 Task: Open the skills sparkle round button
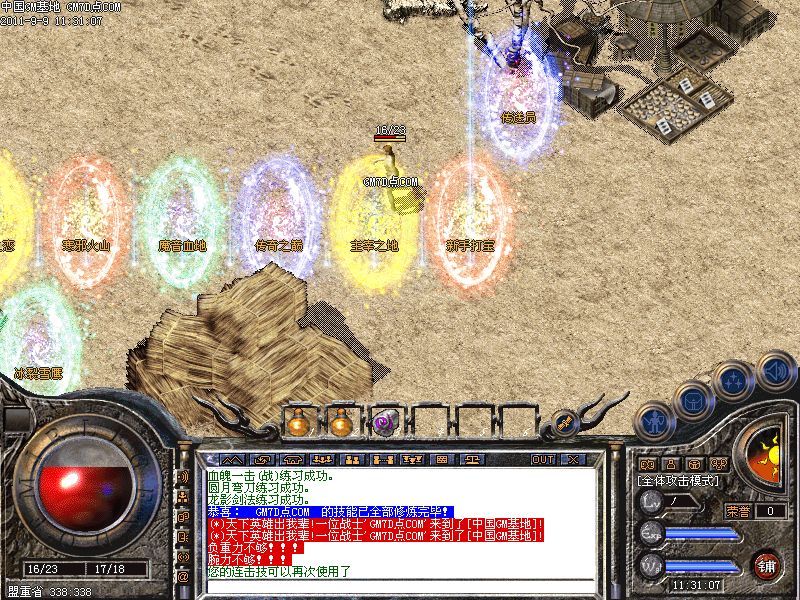[734, 381]
